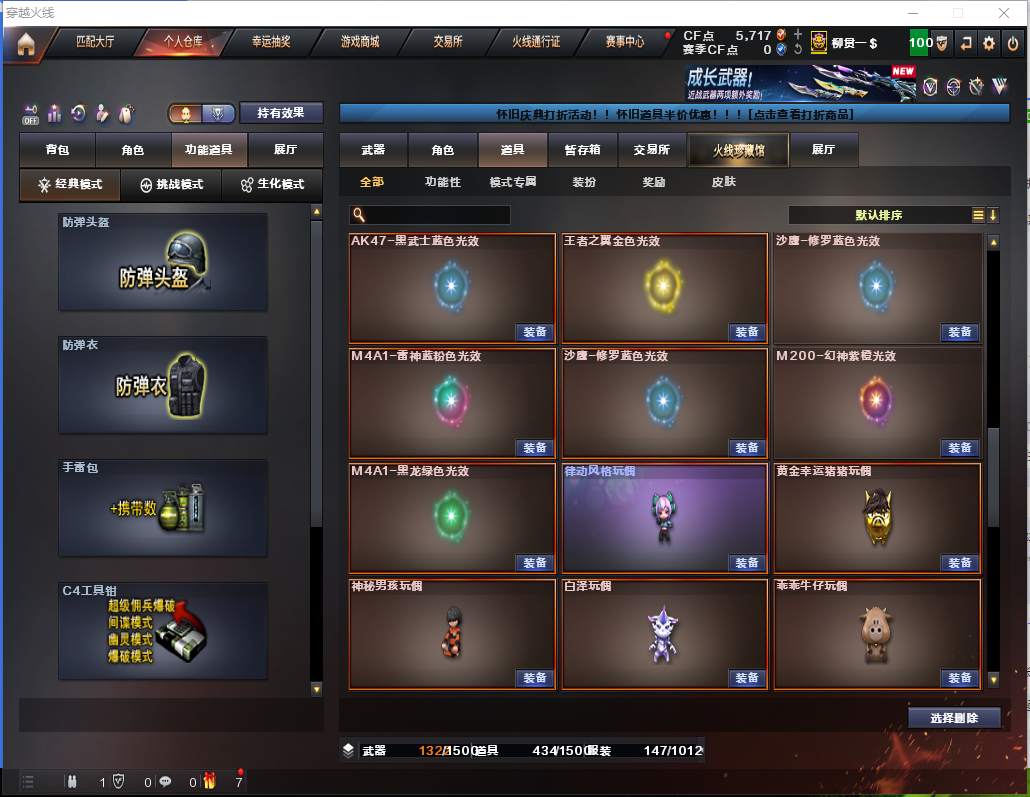Switch to 生化模式 biochemical mode

coord(273,185)
